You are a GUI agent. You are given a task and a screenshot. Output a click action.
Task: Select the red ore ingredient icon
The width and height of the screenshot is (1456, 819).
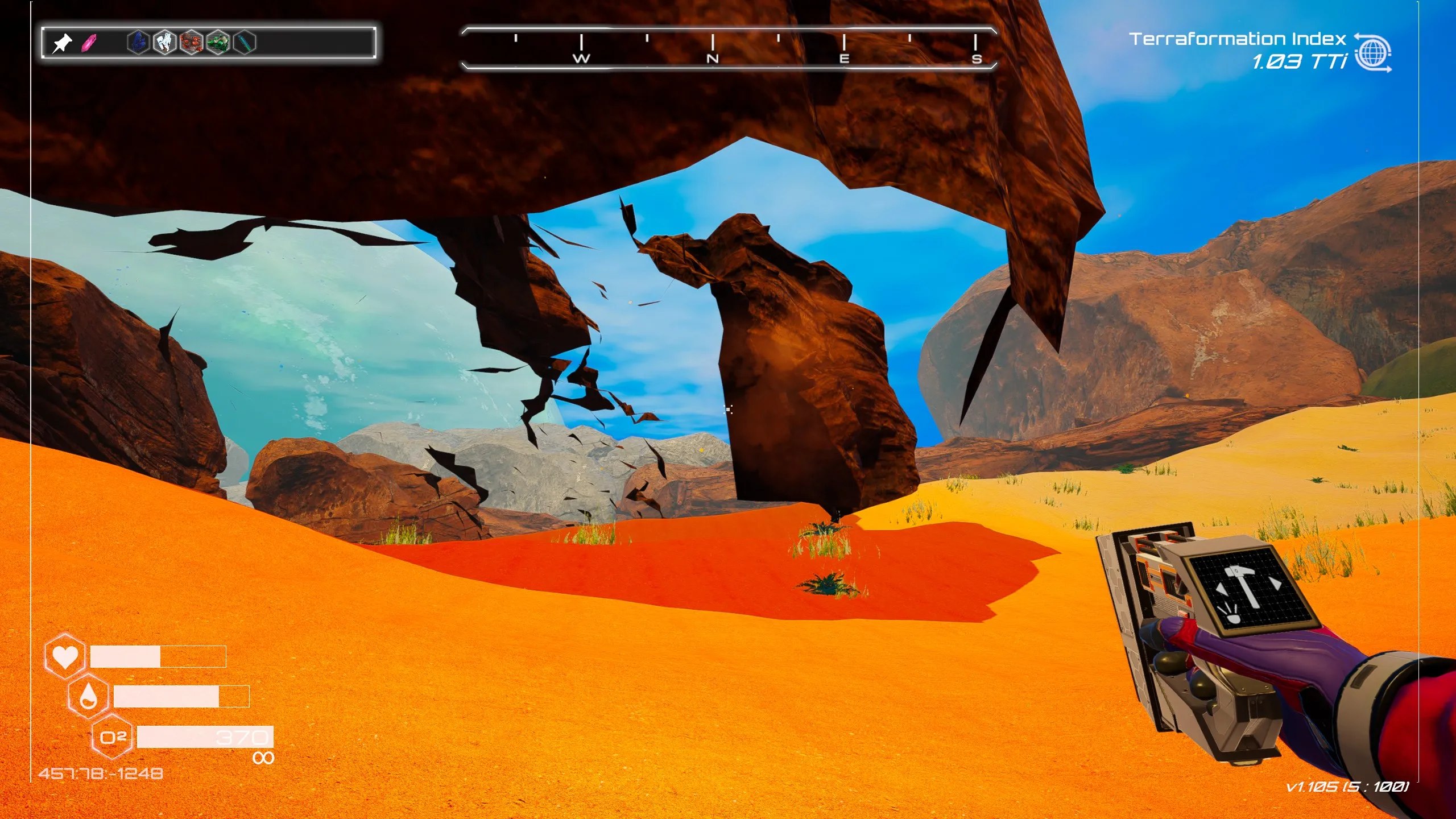191,42
